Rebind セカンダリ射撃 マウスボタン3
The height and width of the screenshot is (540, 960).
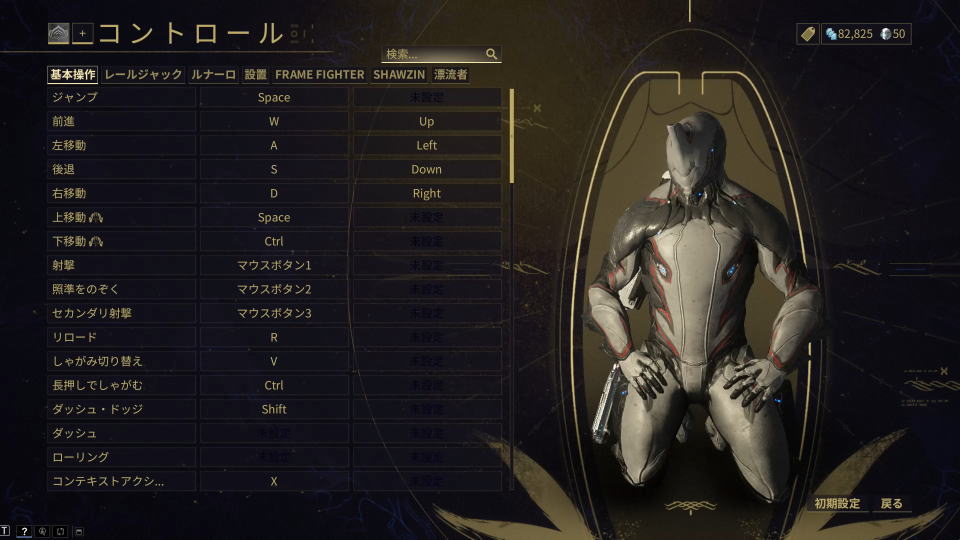tap(274, 314)
